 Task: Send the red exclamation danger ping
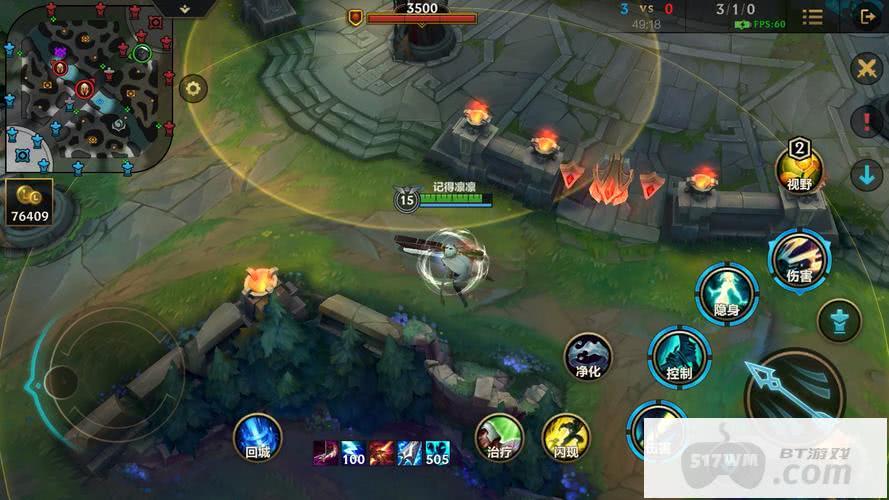tap(865, 121)
